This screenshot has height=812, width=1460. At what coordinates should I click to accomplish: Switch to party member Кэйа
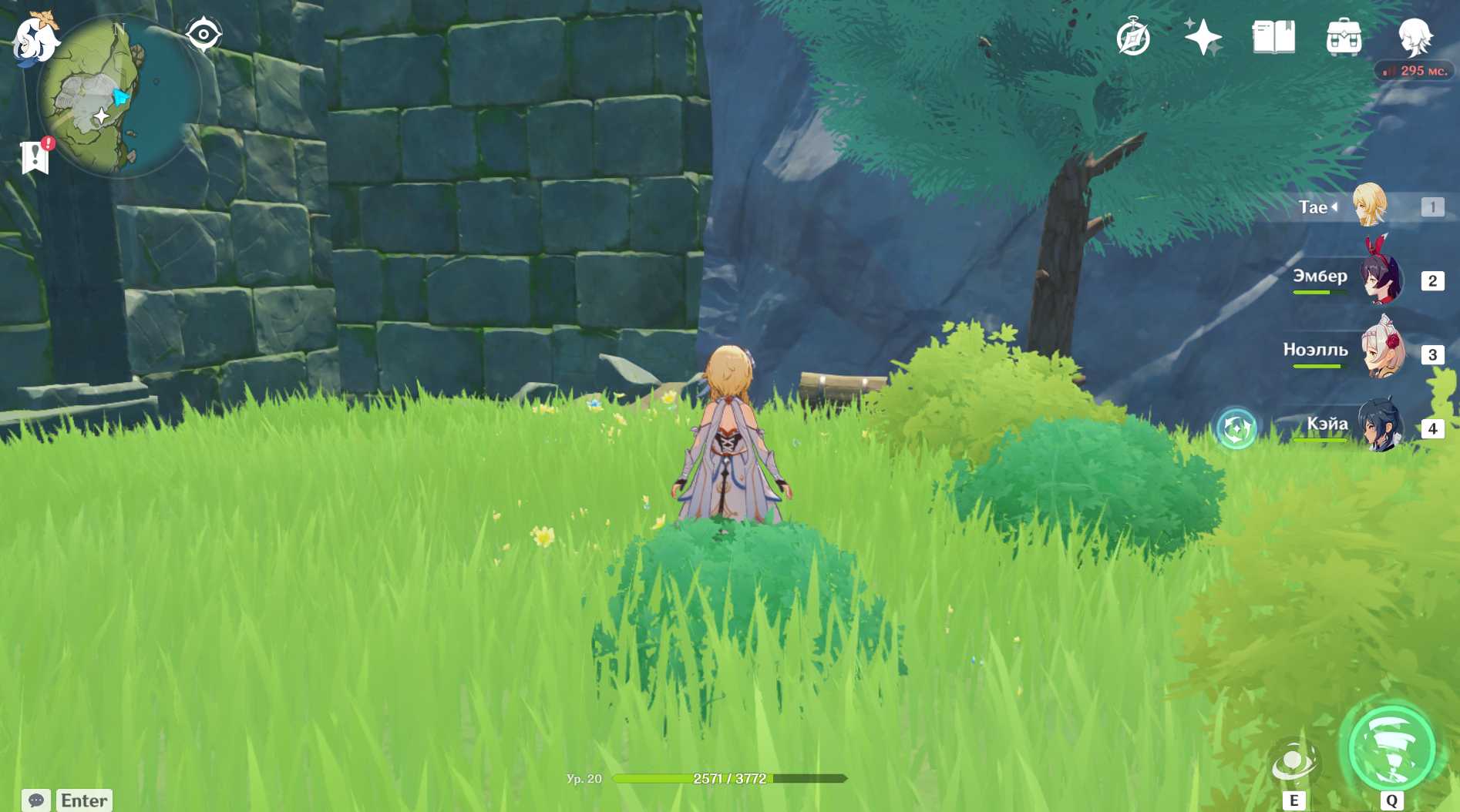pos(1380,426)
